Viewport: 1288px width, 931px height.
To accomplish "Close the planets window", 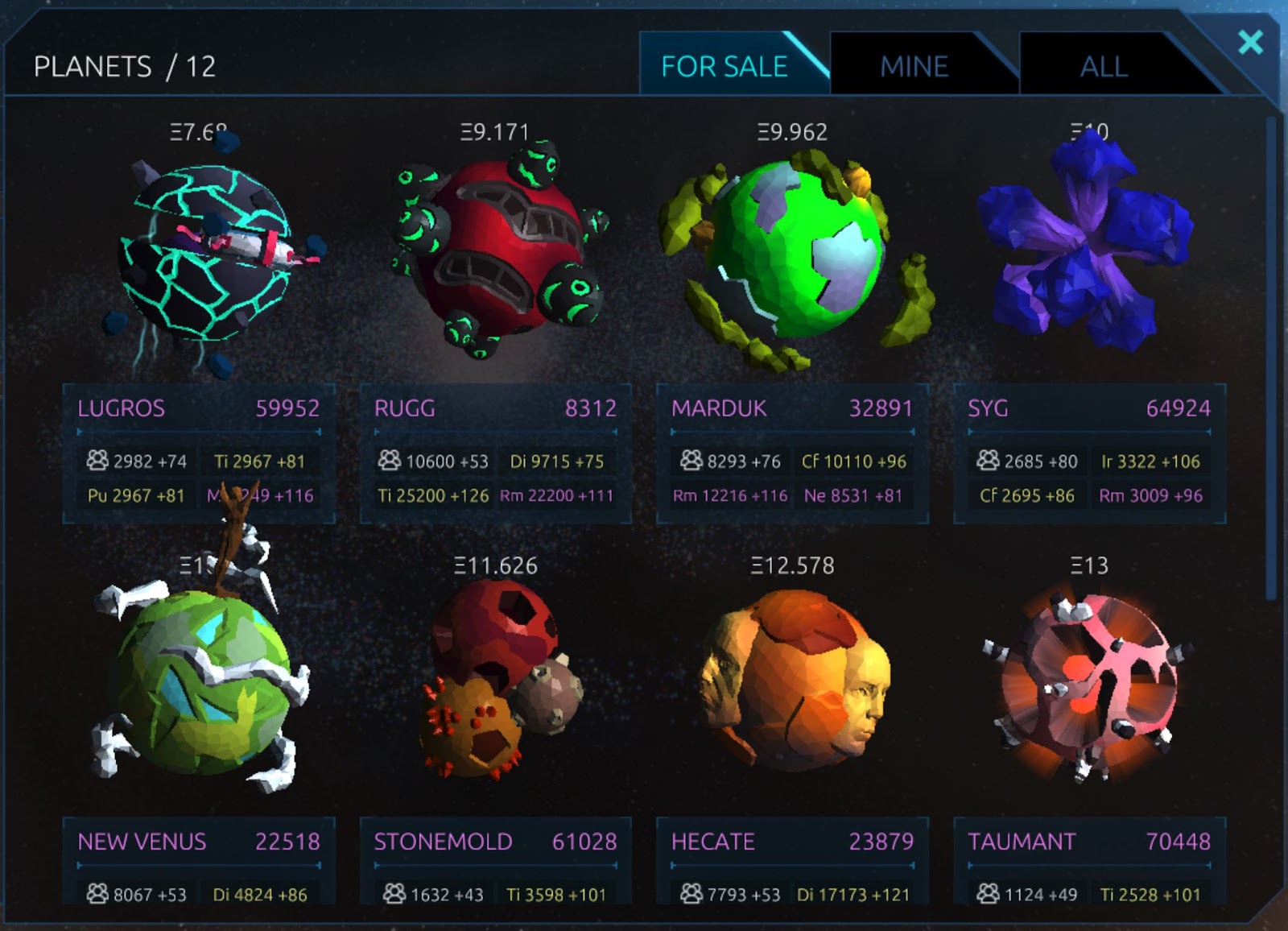I will (1250, 42).
